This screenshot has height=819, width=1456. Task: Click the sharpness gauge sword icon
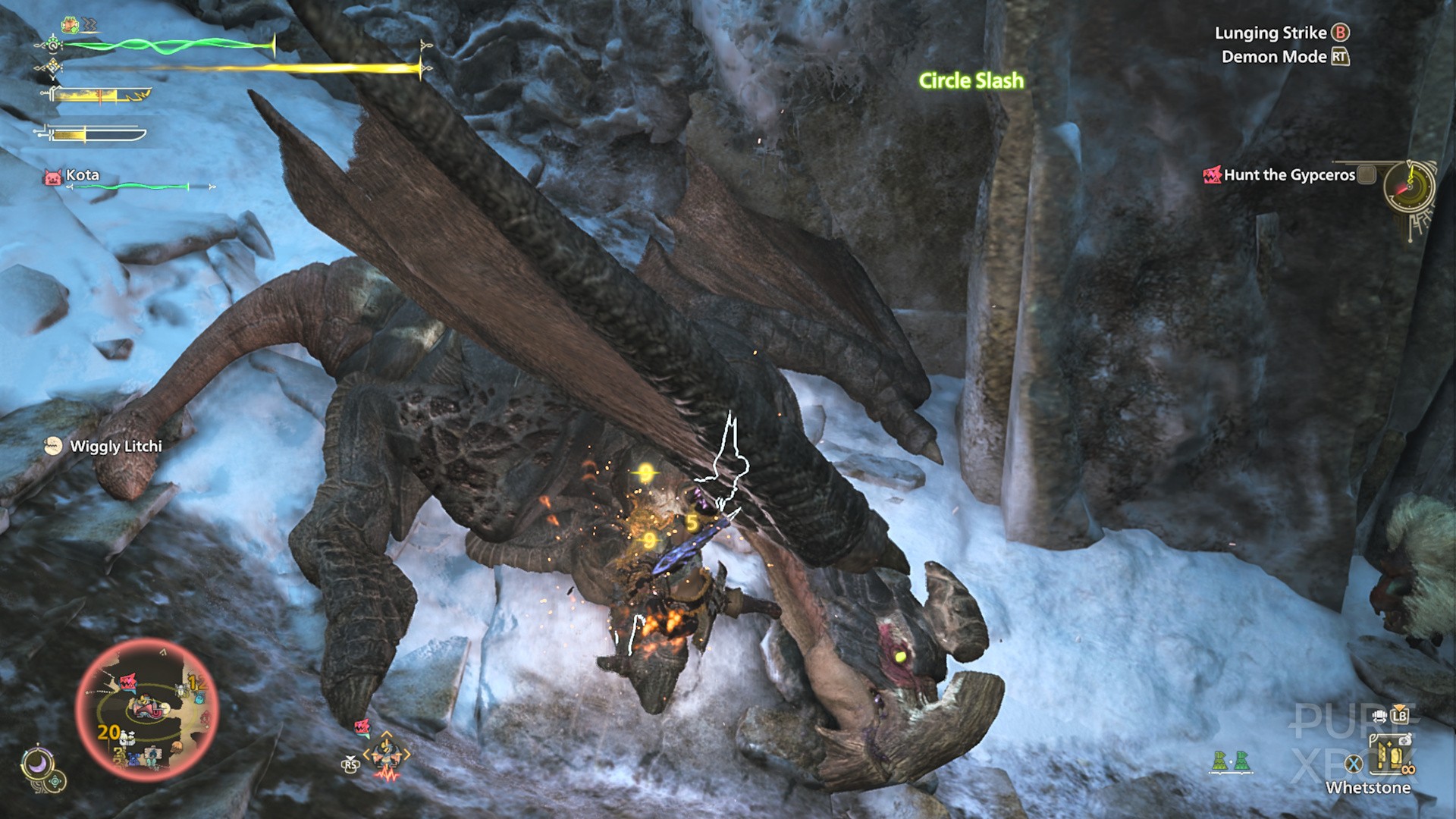(91, 135)
